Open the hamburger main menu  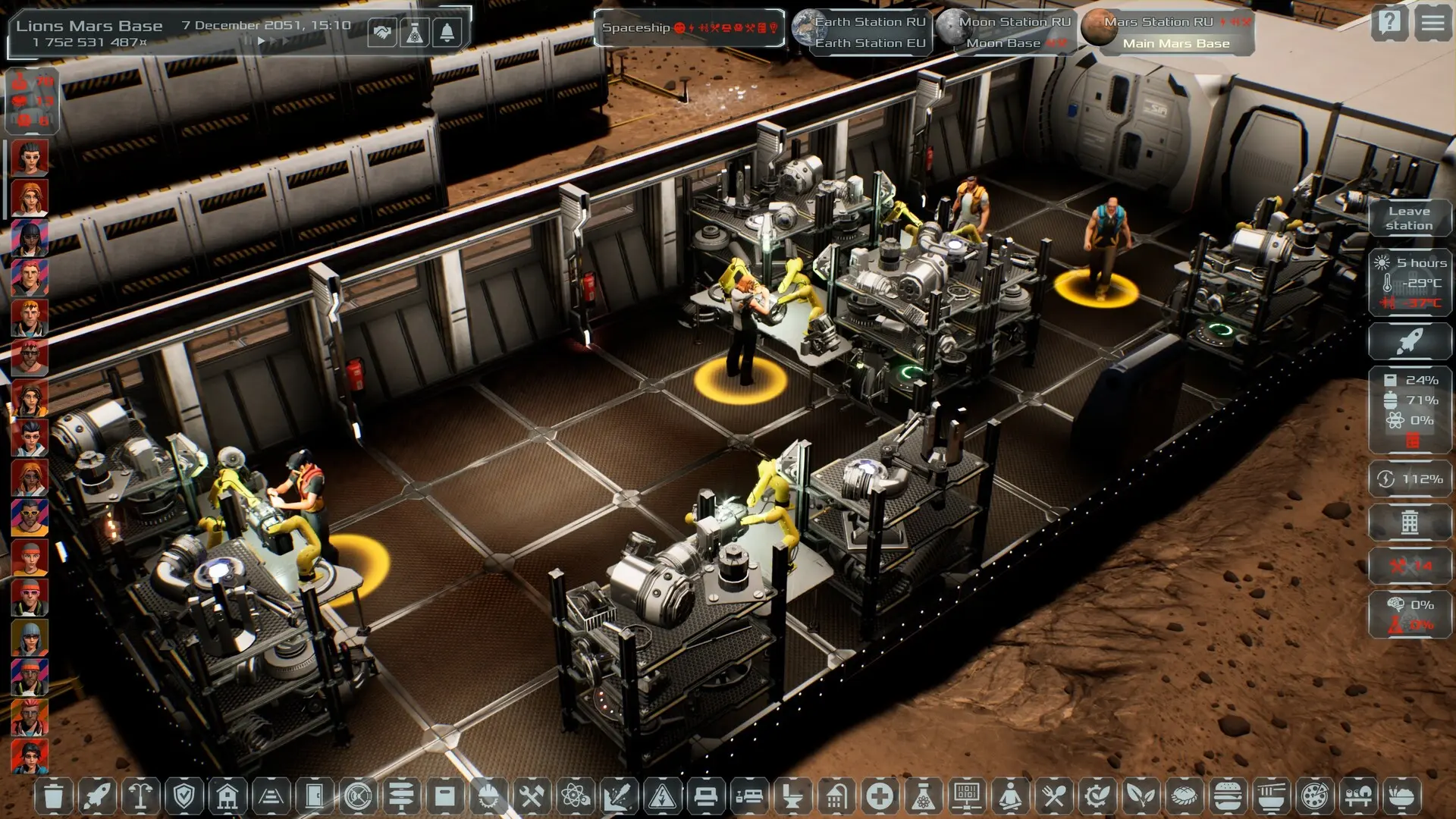click(1432, 23)
